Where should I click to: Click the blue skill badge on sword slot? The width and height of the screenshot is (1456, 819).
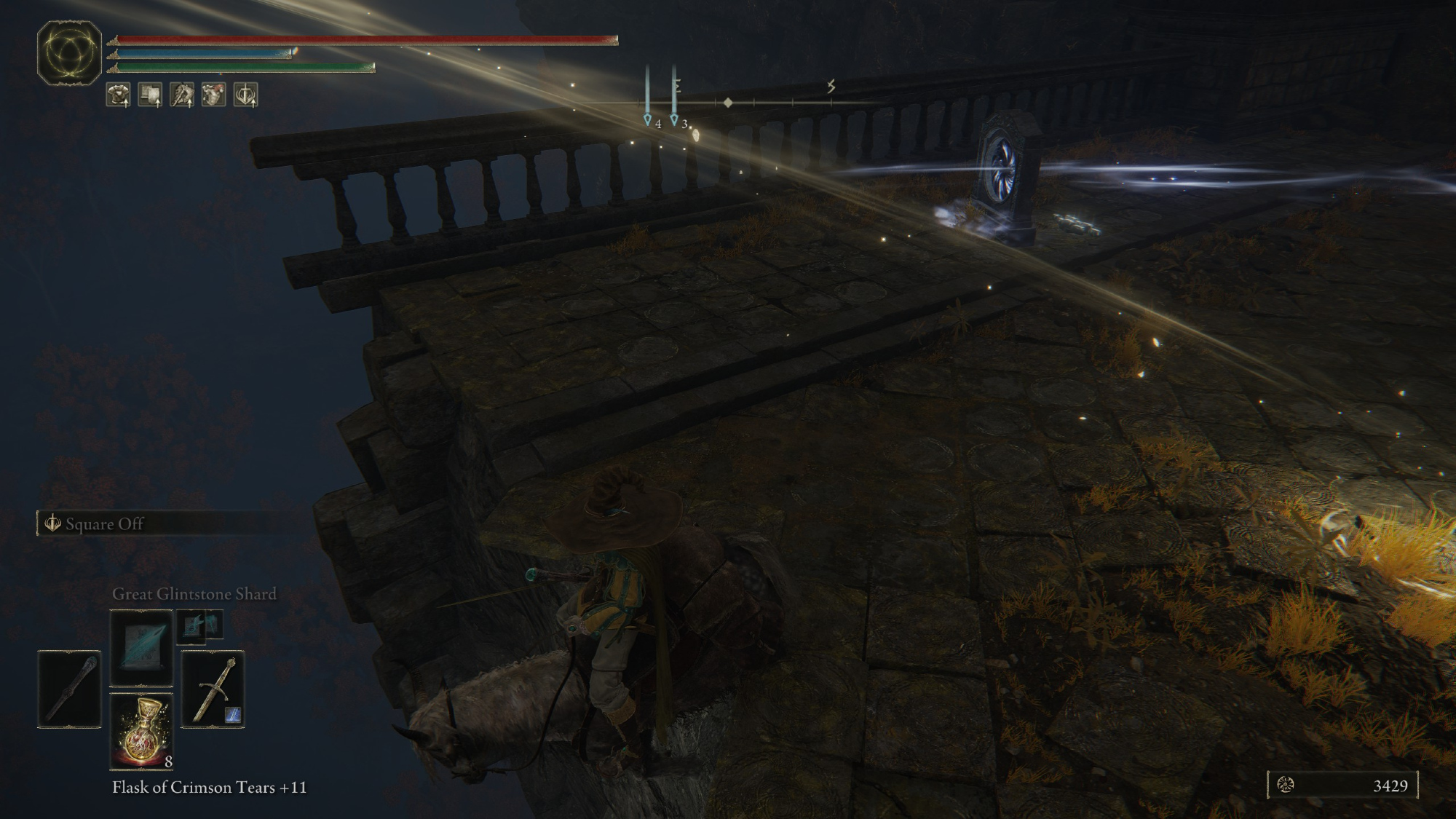(x=233, y=716)
